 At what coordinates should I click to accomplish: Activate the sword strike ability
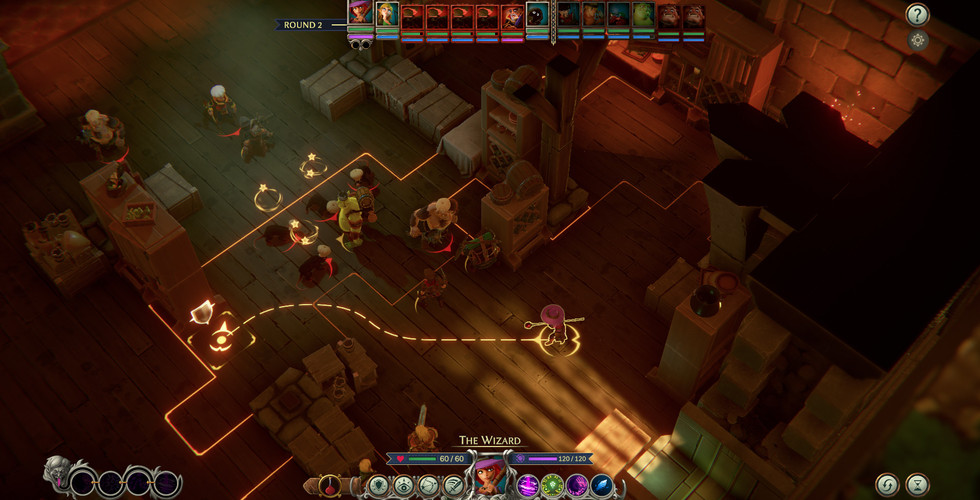coord(453,486)
